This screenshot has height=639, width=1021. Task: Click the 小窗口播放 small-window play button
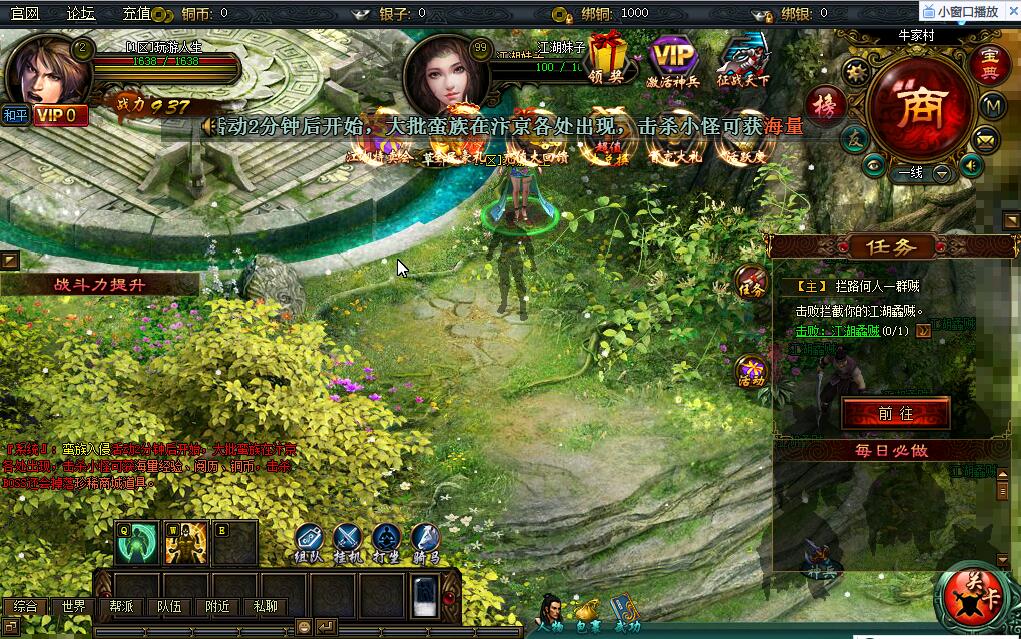point(967,11)
